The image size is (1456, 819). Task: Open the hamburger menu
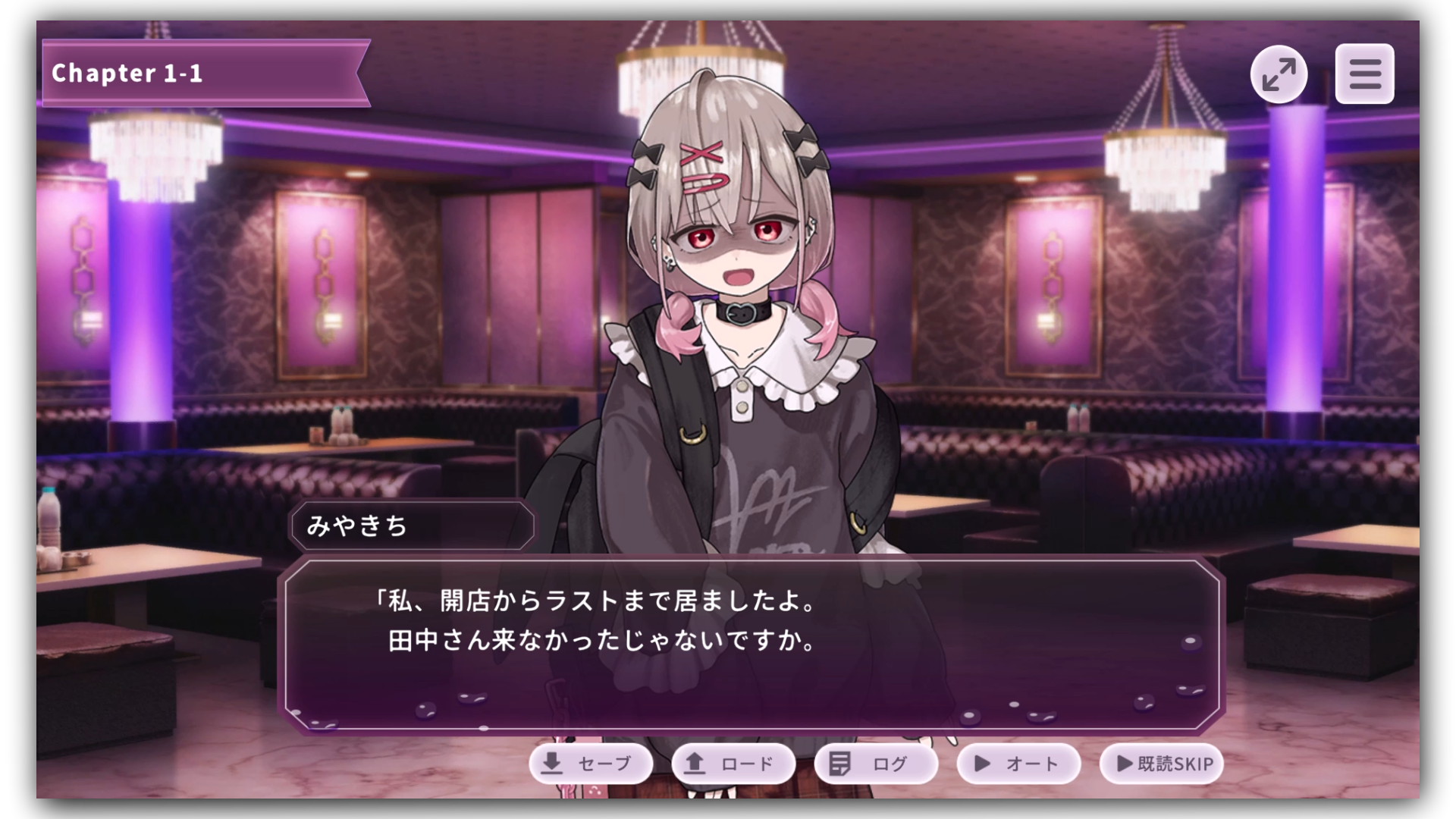[x=1364, y=74]
